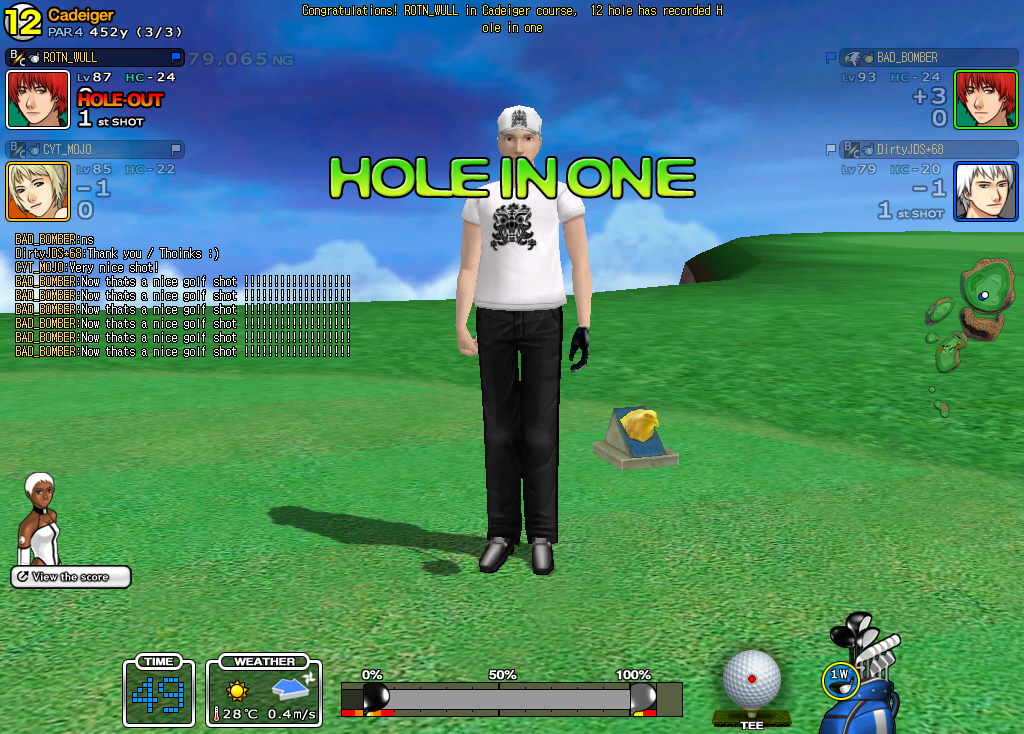Click the shot power gauge bar
1024x734 pixels.
tap(510, 698)
